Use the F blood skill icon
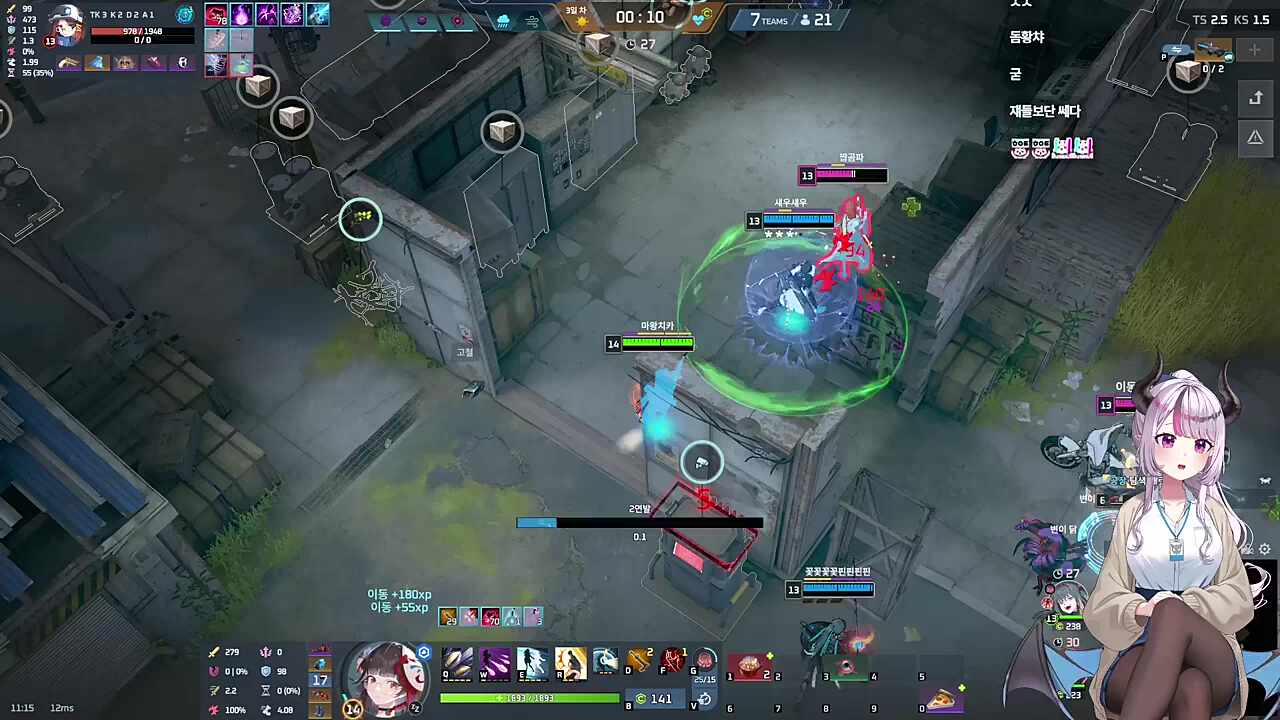Viewport: 1280px width, 720px height. [673, 660]
